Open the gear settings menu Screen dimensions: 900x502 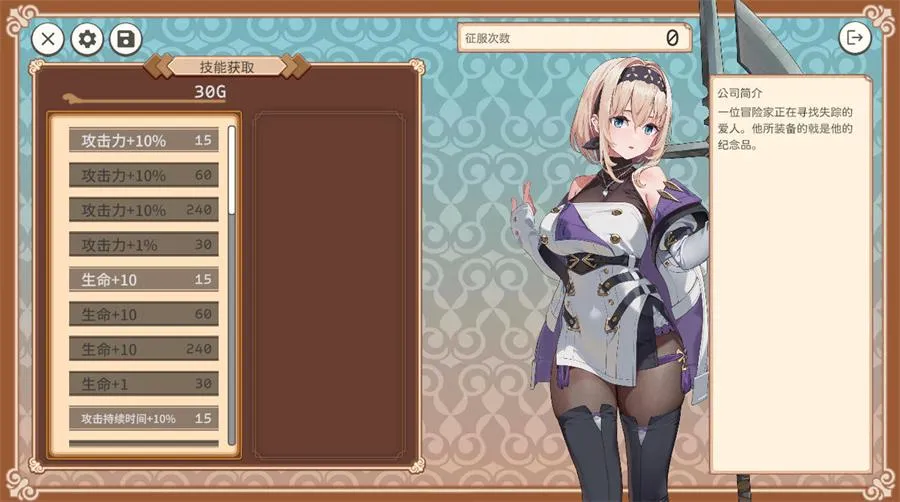[88, 39]
